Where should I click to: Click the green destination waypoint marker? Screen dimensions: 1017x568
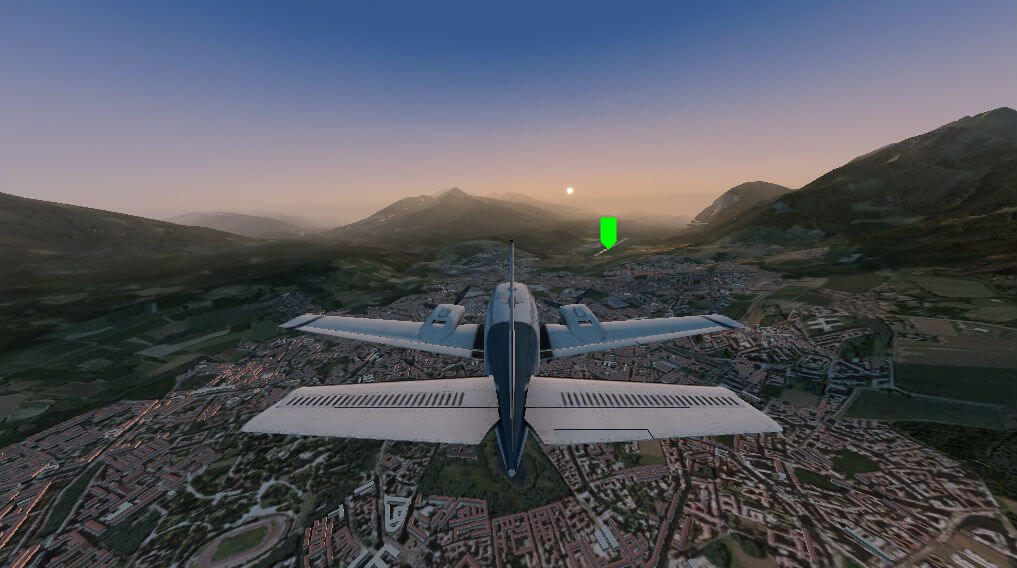pyautogui.click(x=608, y=232)
